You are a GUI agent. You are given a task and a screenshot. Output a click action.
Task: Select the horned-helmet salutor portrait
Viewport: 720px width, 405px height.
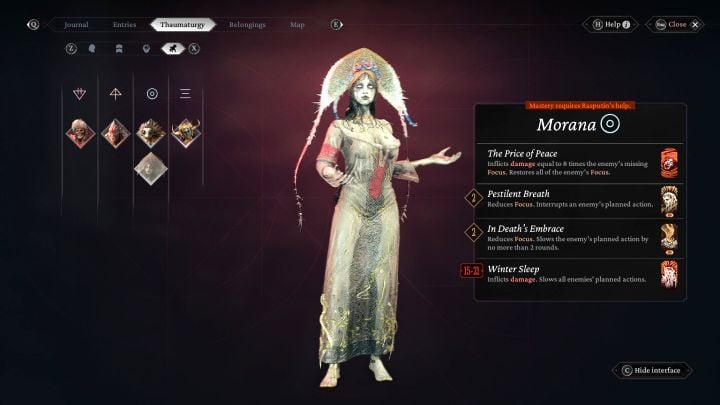click(x=186, y=133)
